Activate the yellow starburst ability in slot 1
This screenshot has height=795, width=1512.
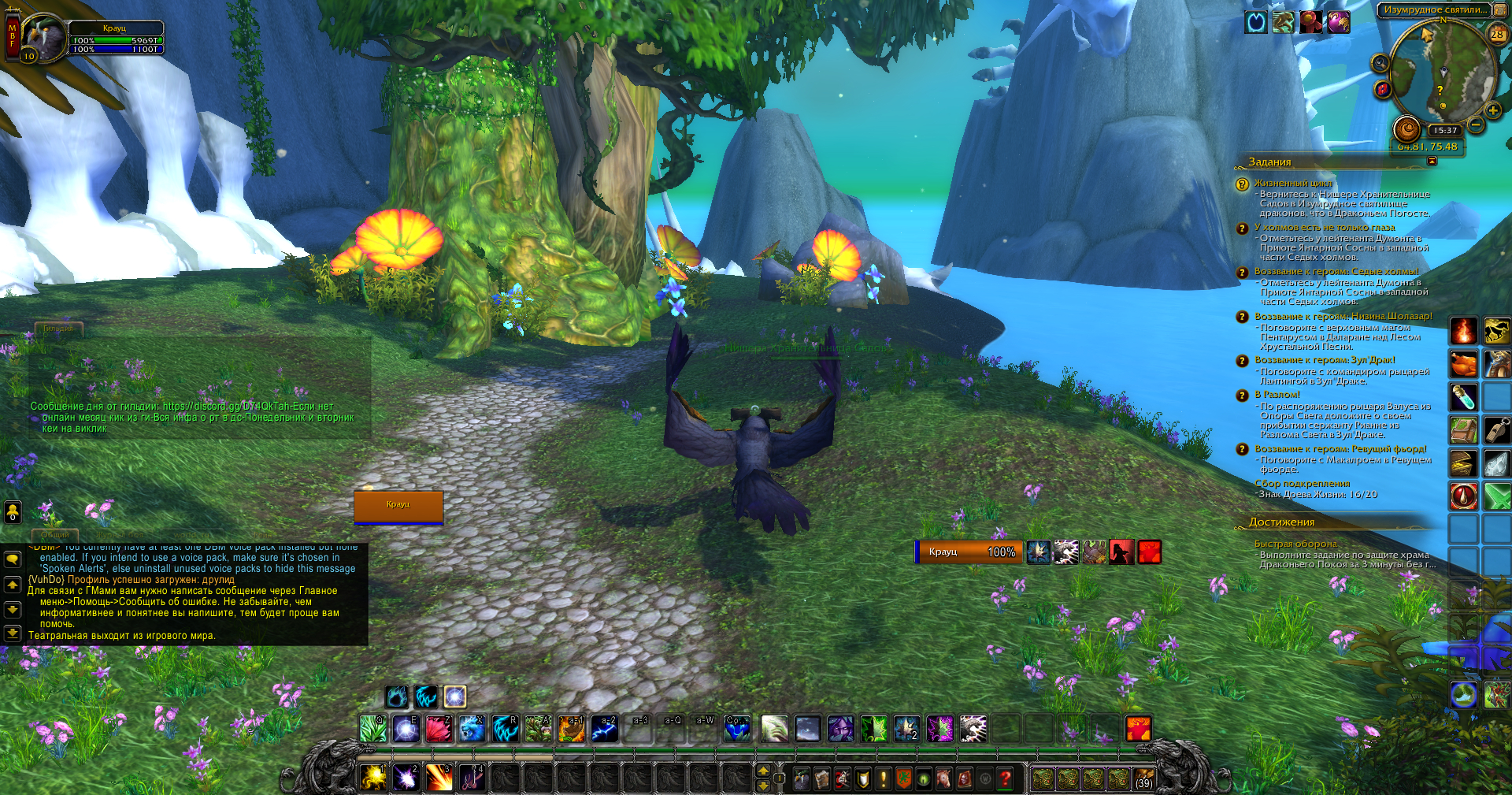(373, 778)
